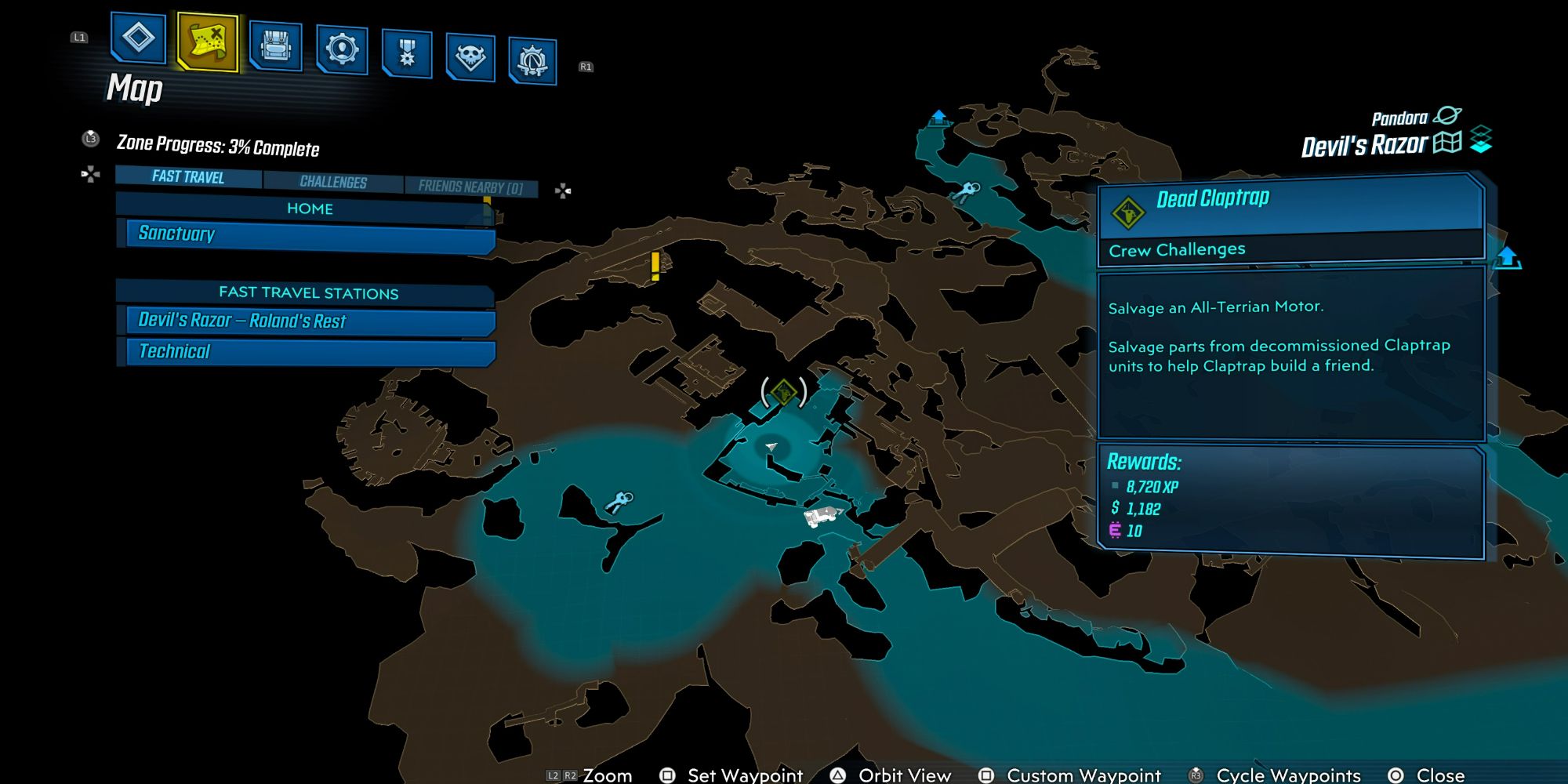
Task: Switch to the skills gear icon tab
Action: coord(342,49)
